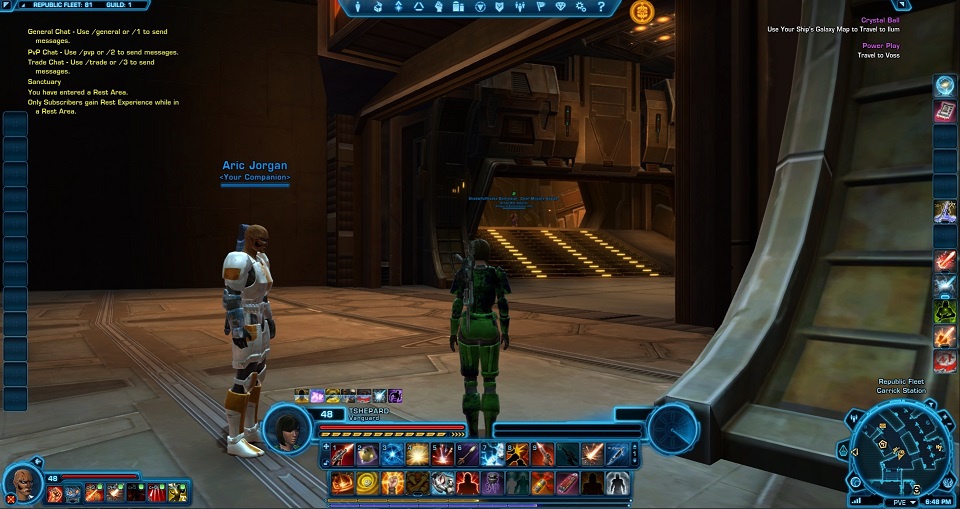960x509 pixels.
Task: Activate the lightning ability in slot 7
Action: pos(493,456)
